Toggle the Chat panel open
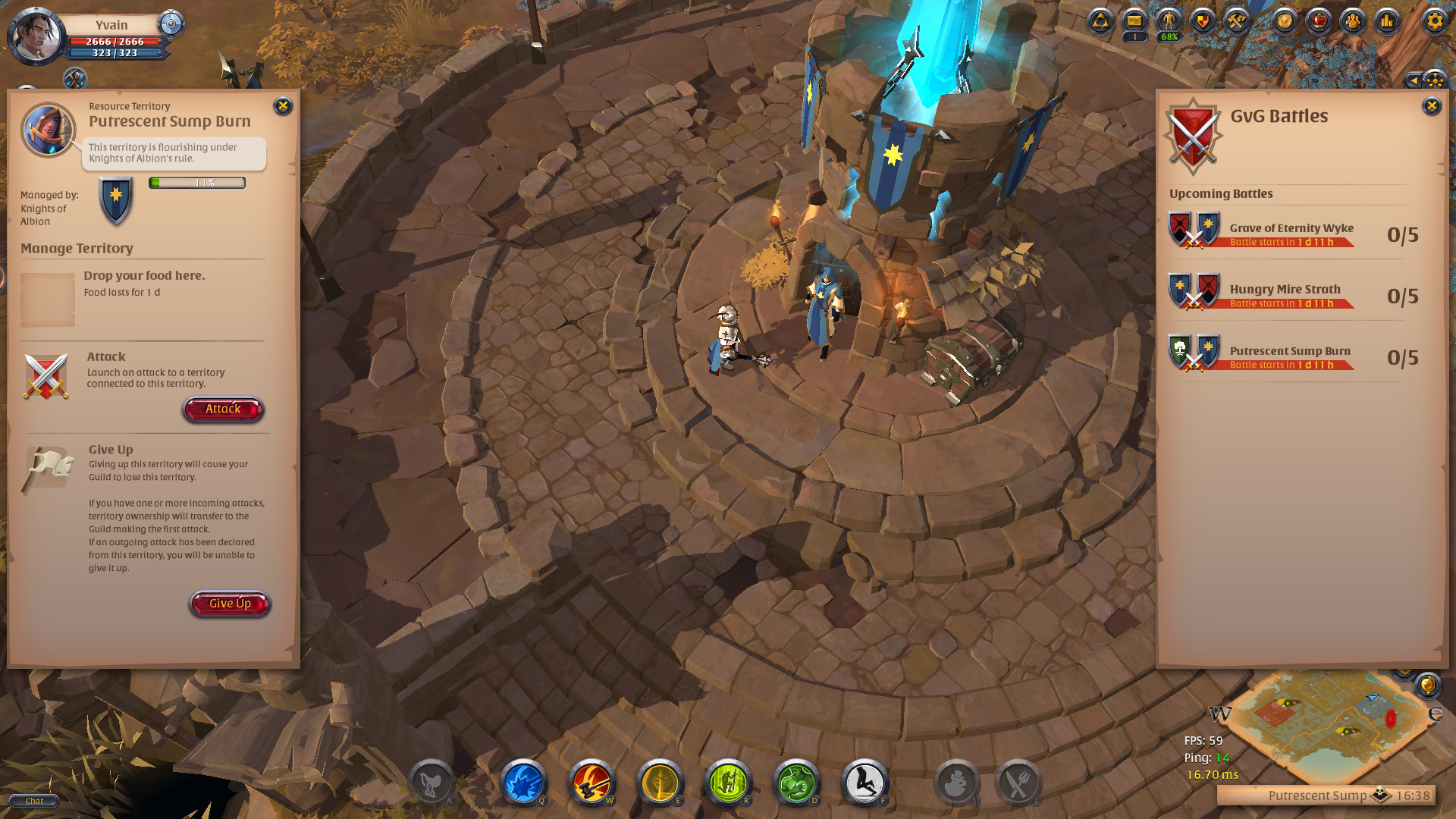The height and width of the screenshot is (819, 1456). pyautogui.click(x=33, y=800)
